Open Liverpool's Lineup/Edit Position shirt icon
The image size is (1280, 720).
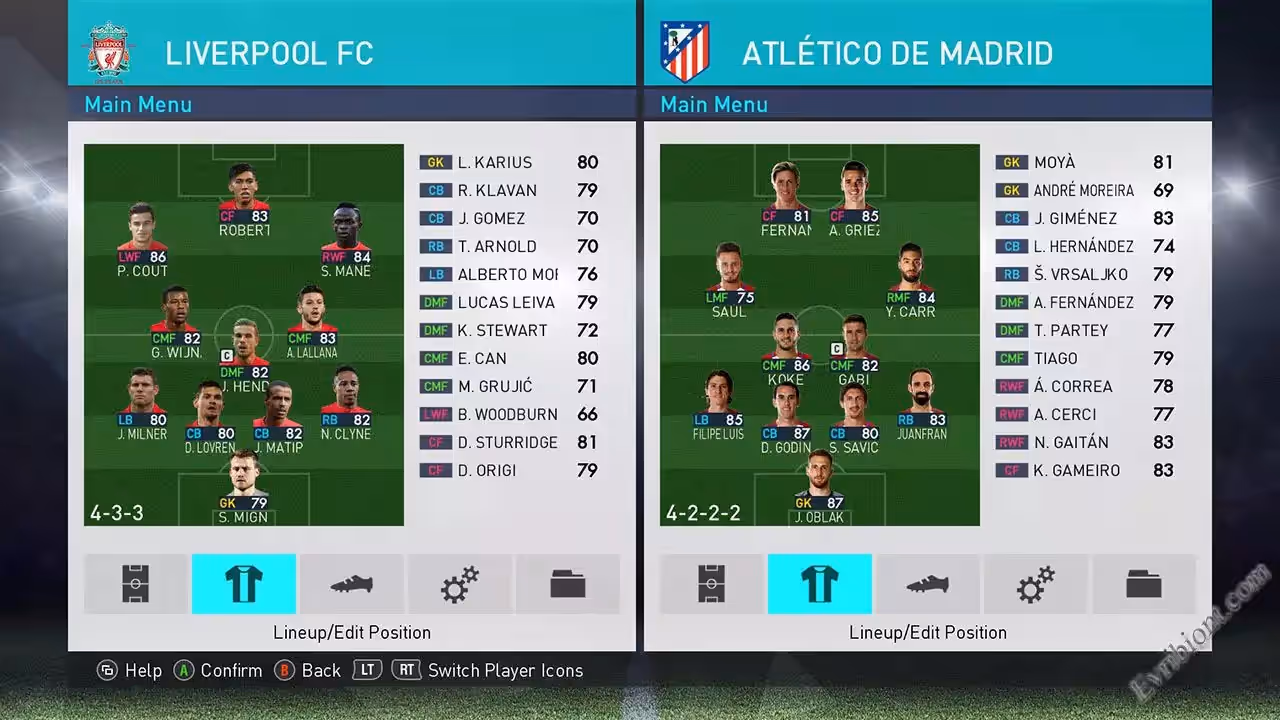pyautogui.click(x=243, y=584)
